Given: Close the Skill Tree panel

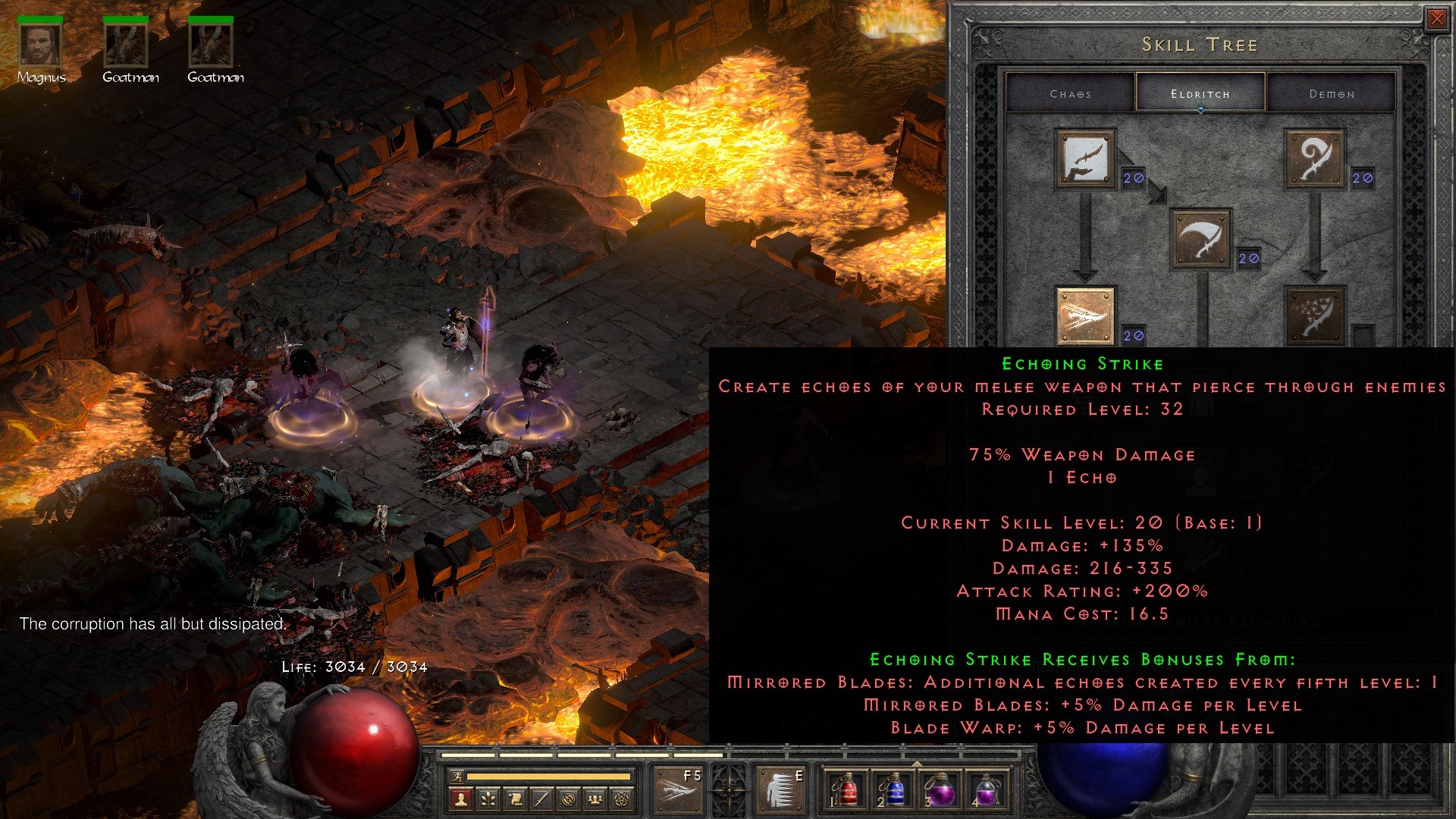Looking at the screenshot, I should pyautogui.click(x=1436, y=19).
